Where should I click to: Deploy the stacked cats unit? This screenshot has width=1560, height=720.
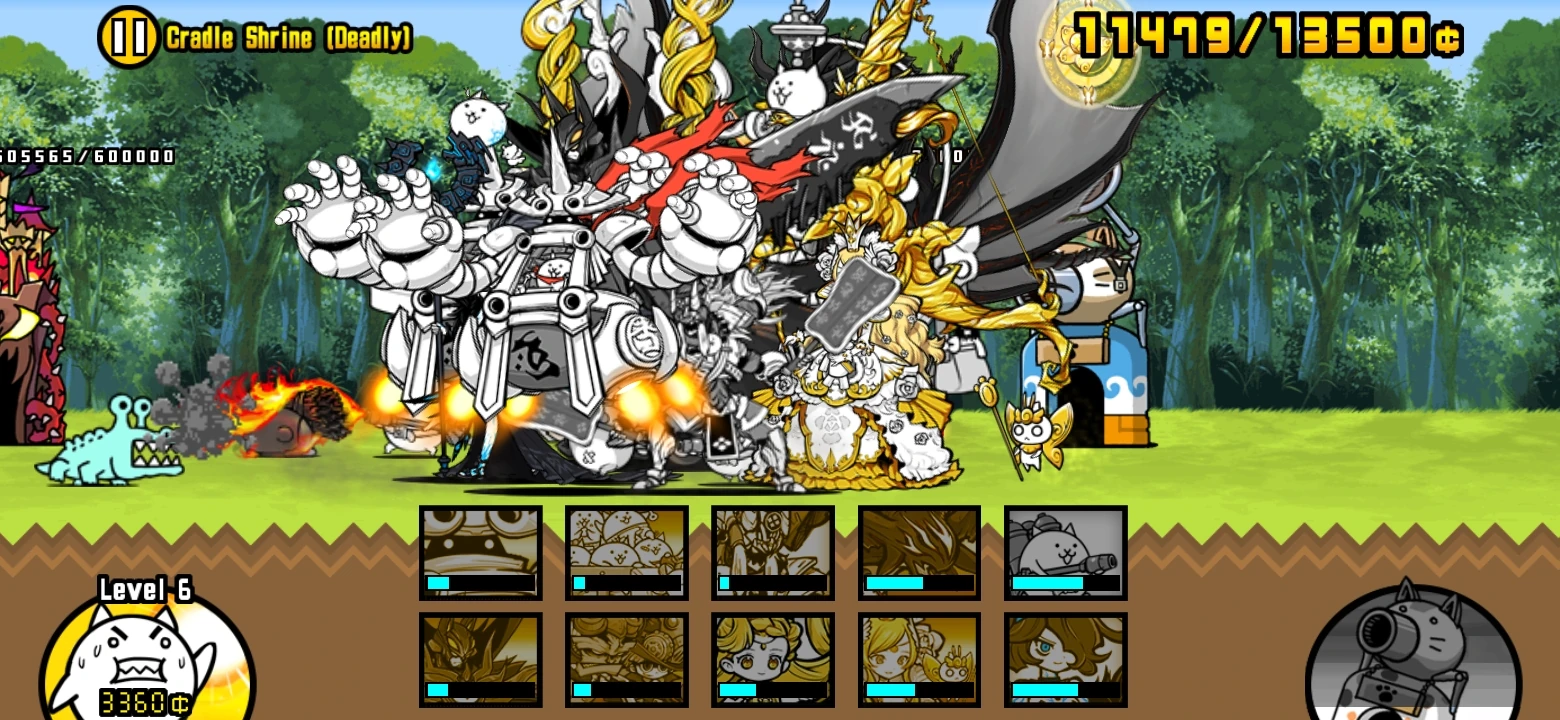pos(626,548)
